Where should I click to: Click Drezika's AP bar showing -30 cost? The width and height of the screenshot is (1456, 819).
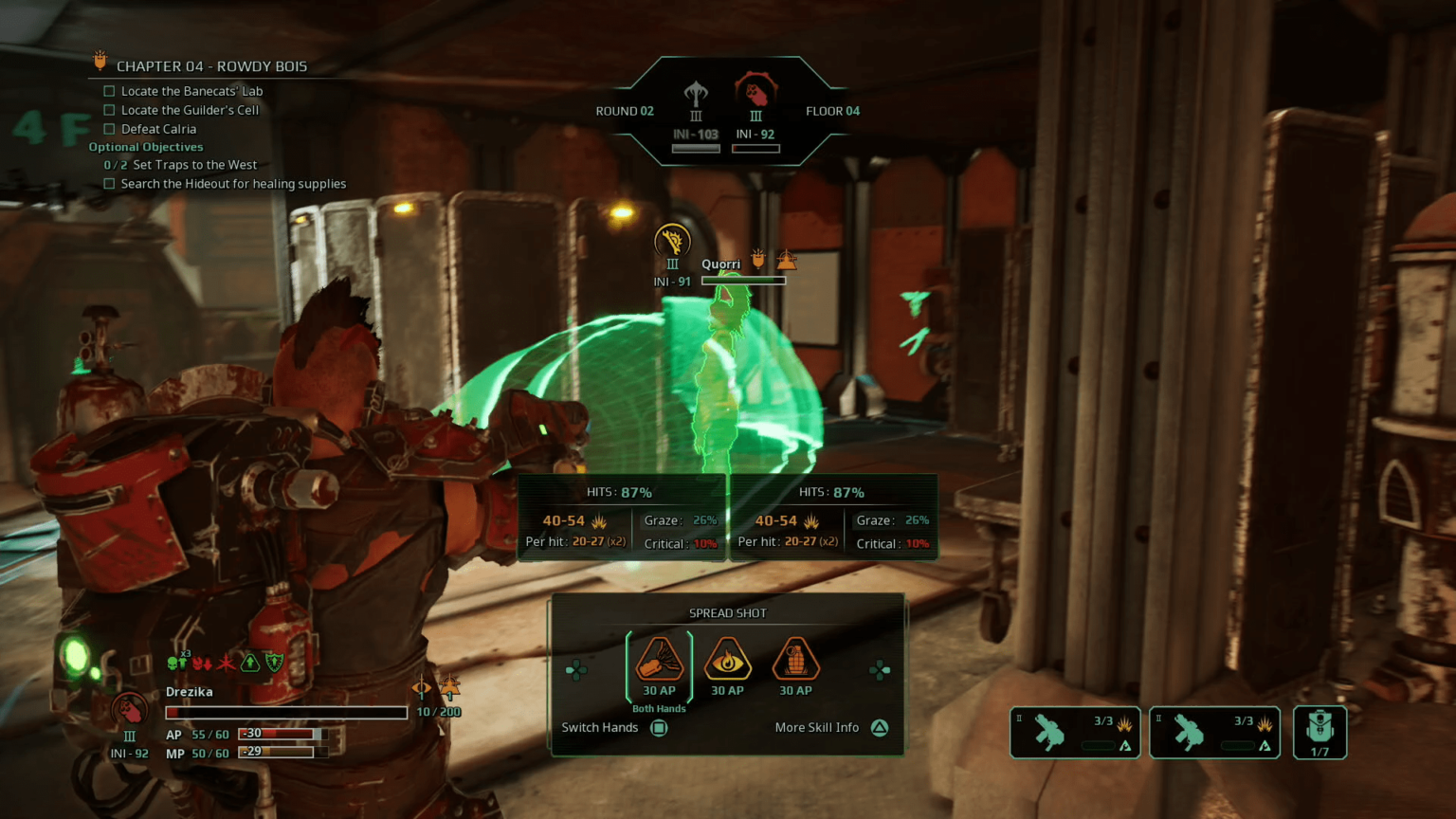(x=284, y=733)
